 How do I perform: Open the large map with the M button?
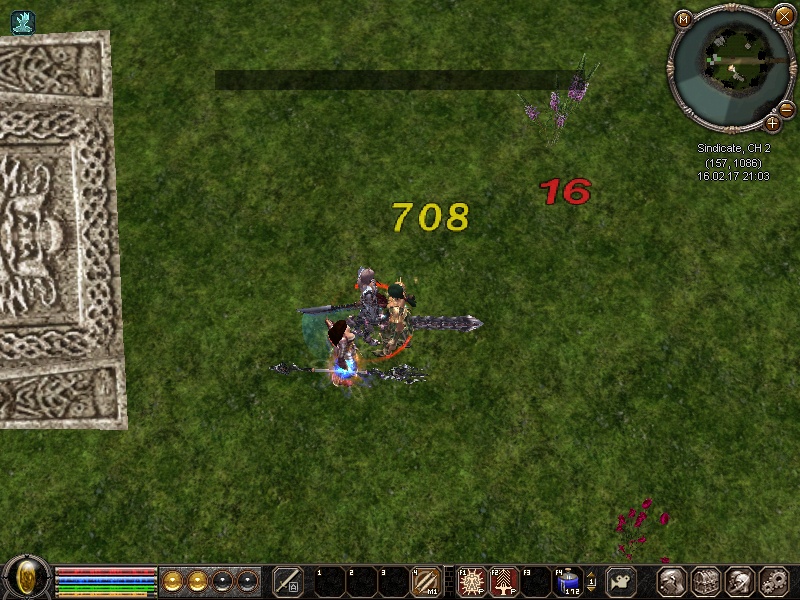click(x=684, y=19)
